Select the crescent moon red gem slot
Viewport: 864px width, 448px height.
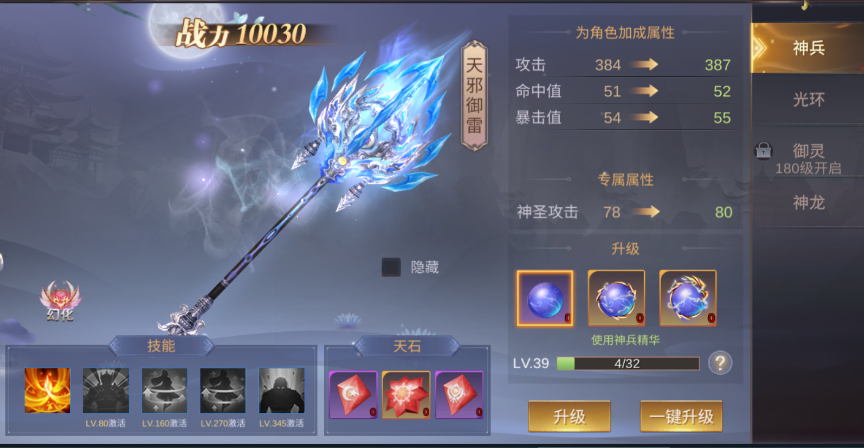coord(353,395)
